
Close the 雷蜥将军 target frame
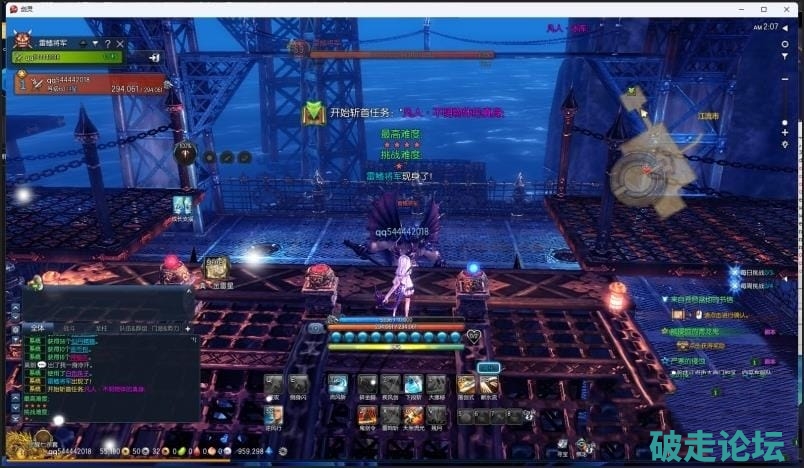pyautogui.click(x=120, y=44)
